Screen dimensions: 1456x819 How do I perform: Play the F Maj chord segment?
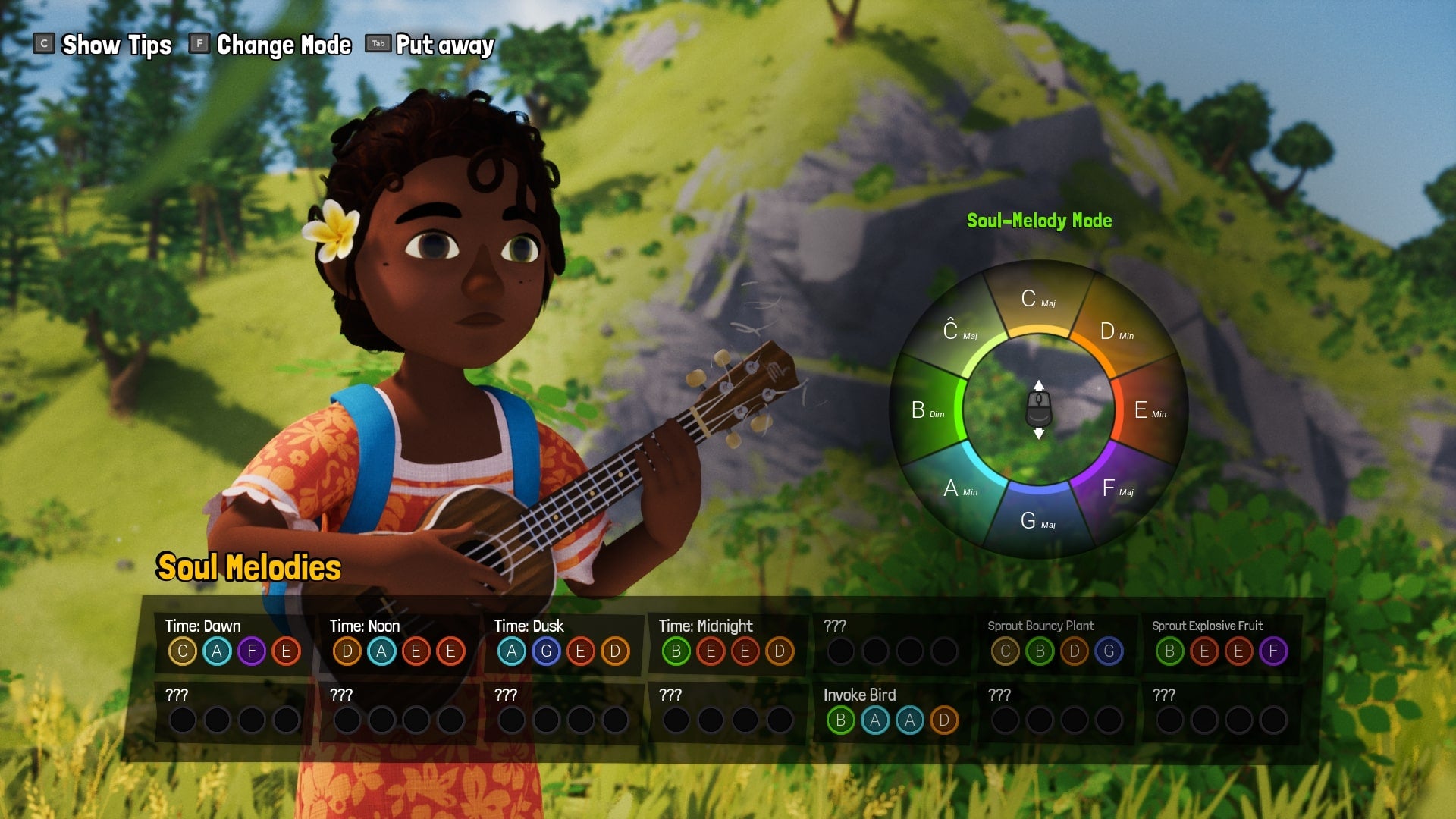click(x=1116, y=488)
